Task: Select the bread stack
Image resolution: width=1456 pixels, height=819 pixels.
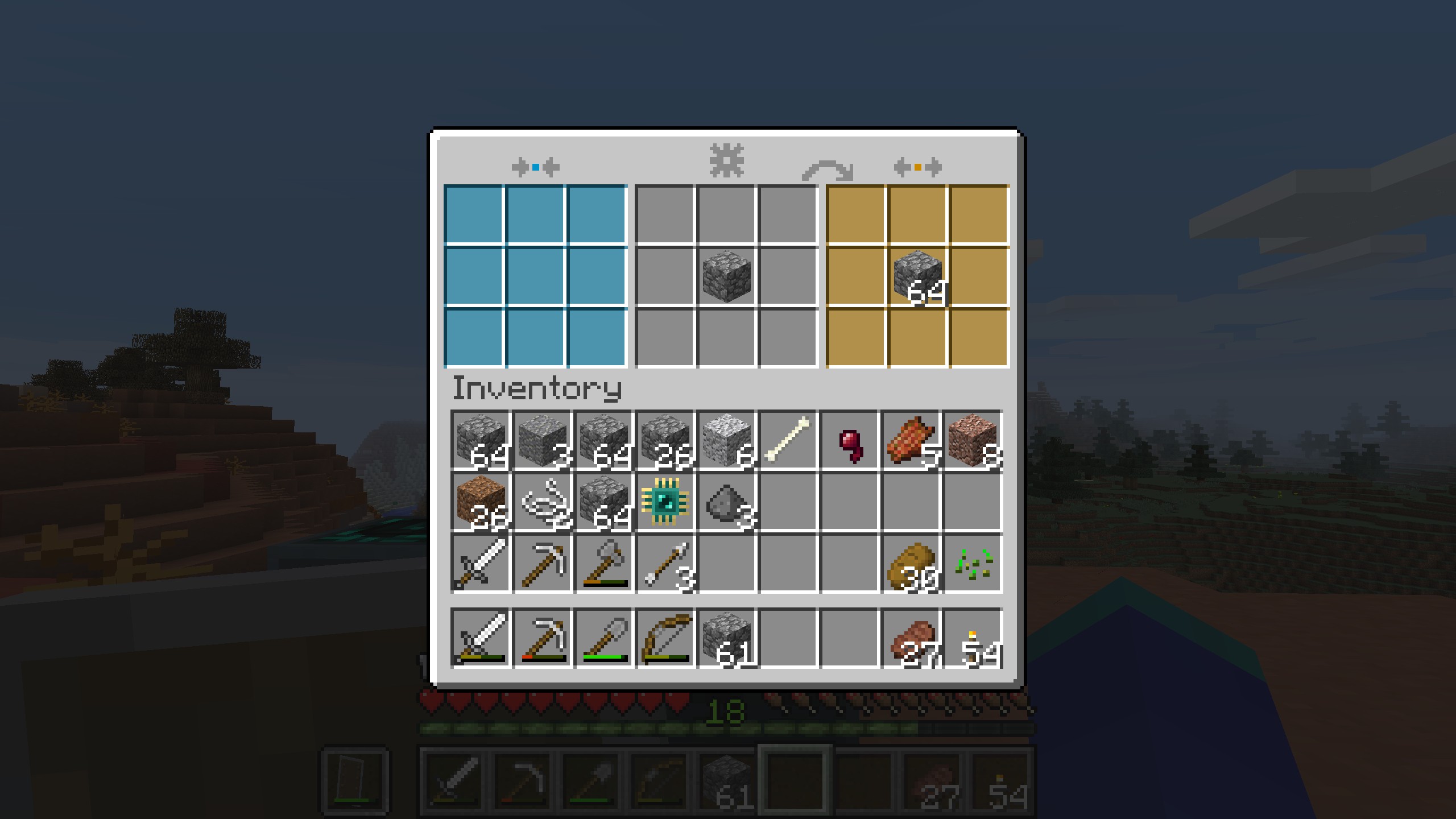Action: coord(911,564)
